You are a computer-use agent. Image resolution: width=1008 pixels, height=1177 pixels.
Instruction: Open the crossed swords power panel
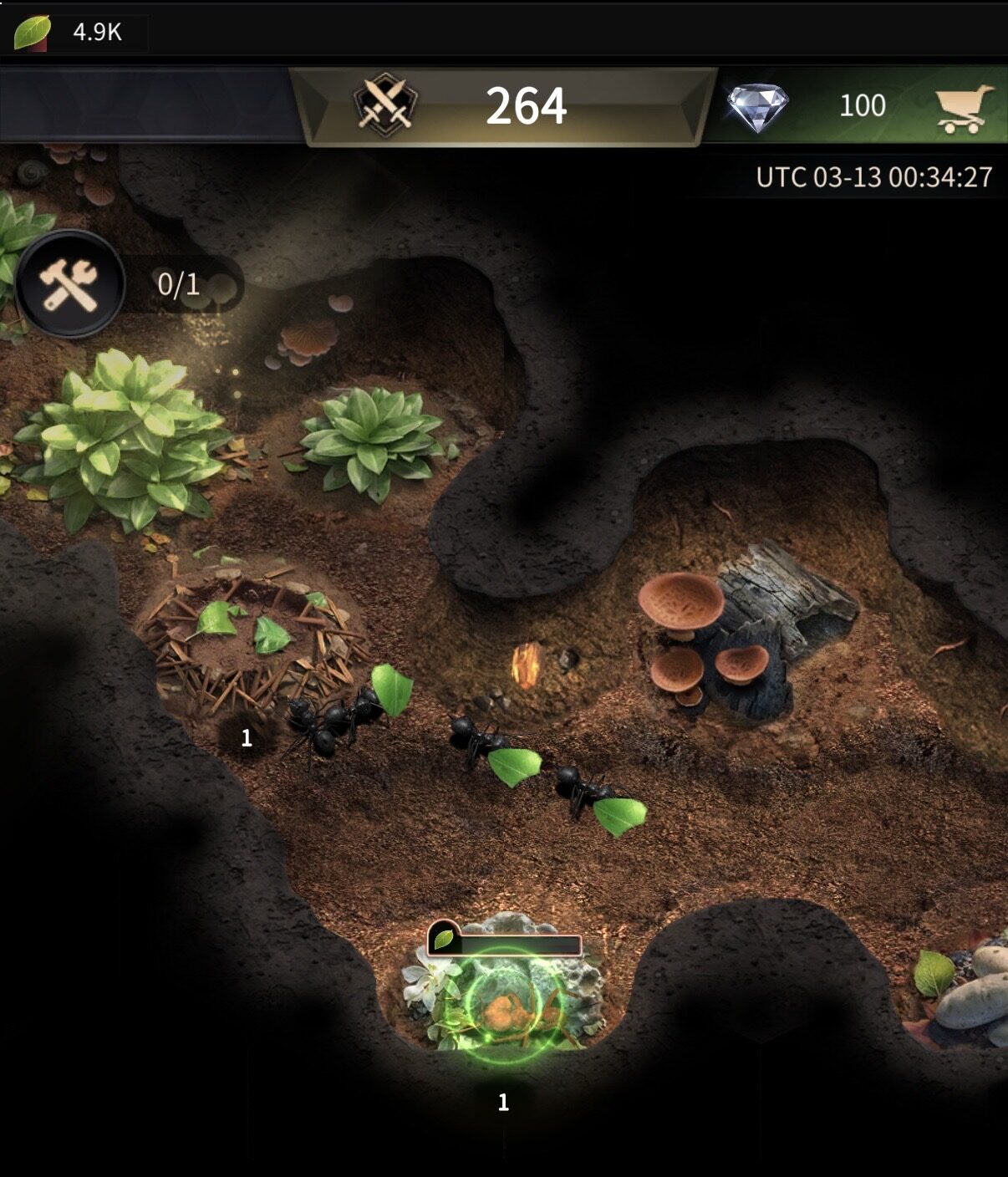click(x=385, y=106)
